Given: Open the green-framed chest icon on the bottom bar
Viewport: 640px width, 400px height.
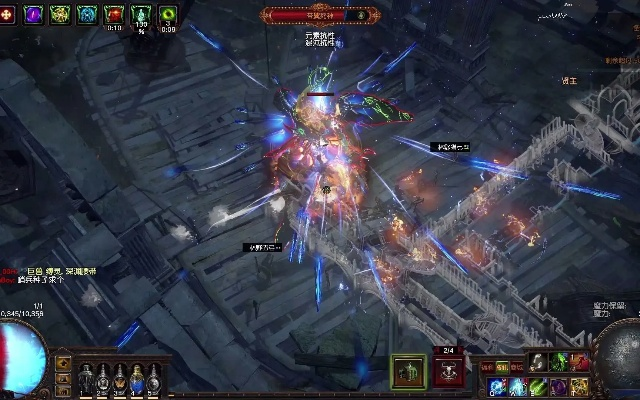Looking at the screenshot, I should coord(408,370).
